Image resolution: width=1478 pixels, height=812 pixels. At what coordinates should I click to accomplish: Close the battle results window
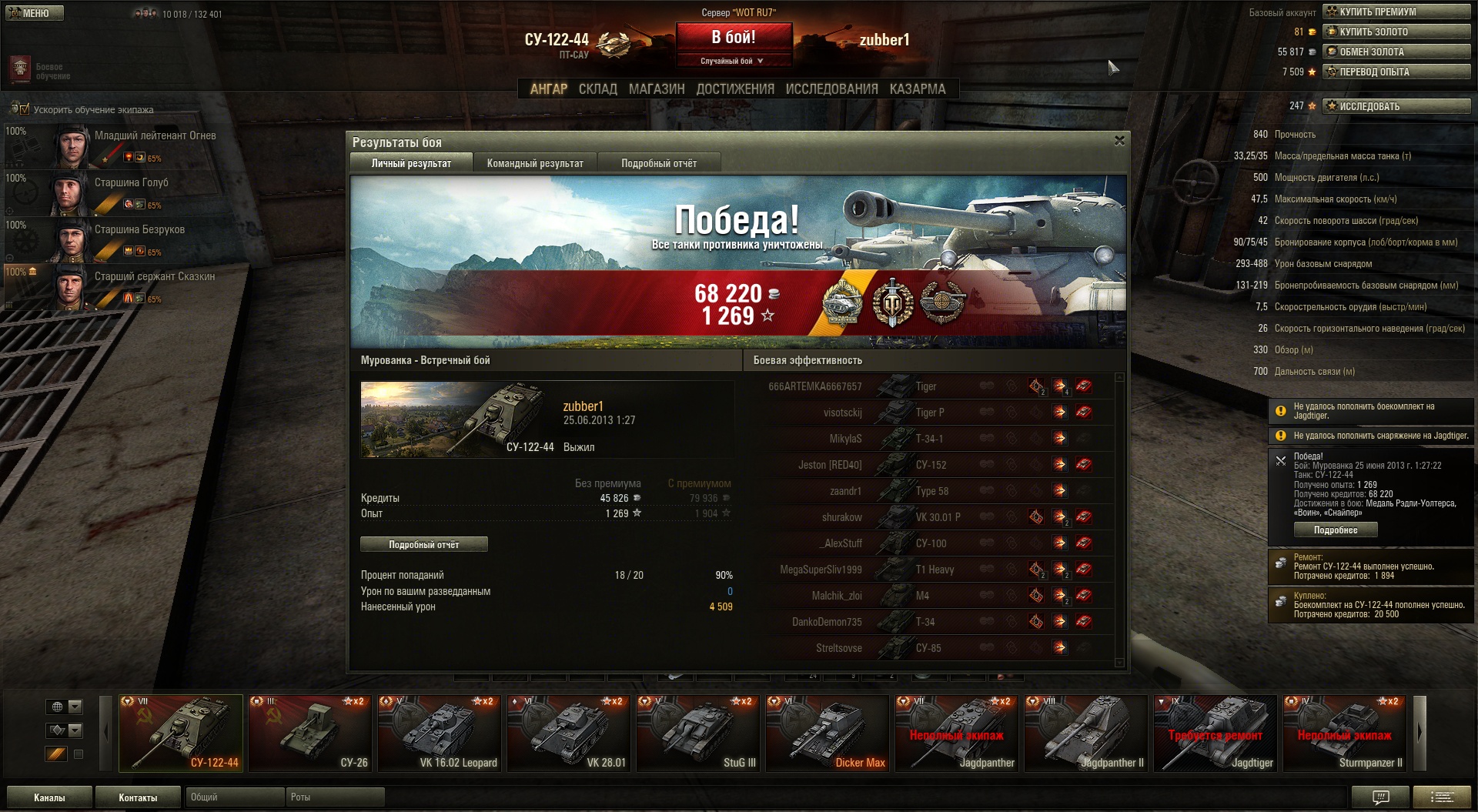click(1119, 141)
